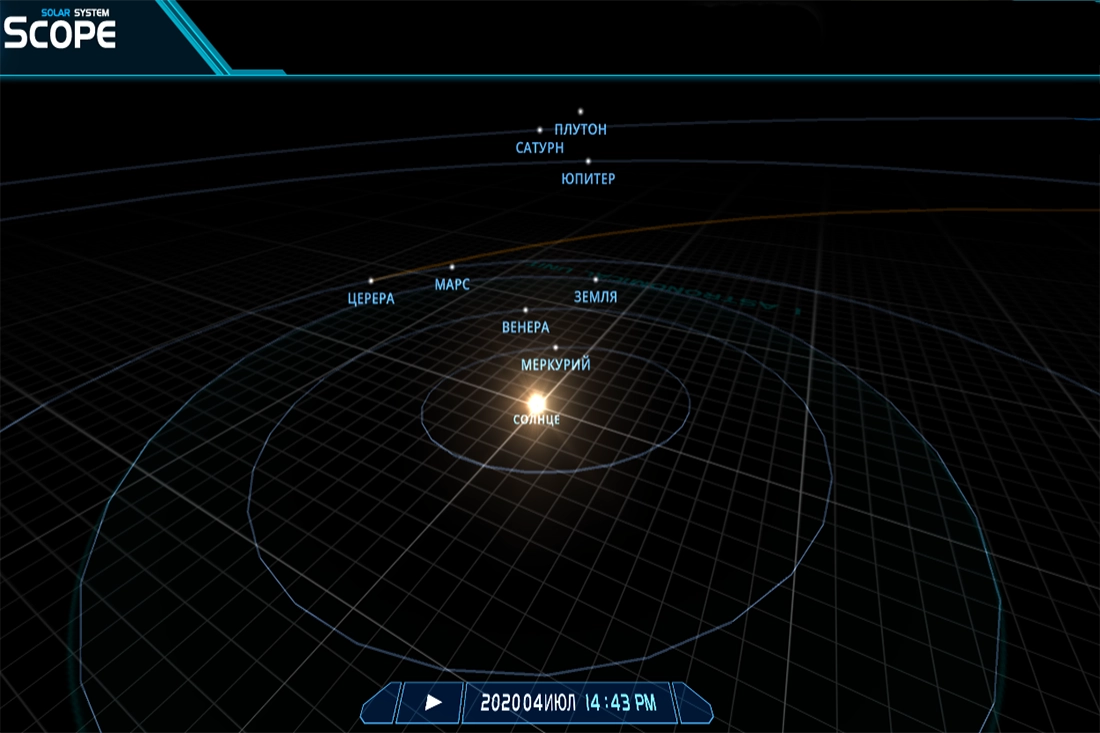Pick the Сатурн planet label
Viewport: 1100px width, 733px height.
[x=540, y=148]
